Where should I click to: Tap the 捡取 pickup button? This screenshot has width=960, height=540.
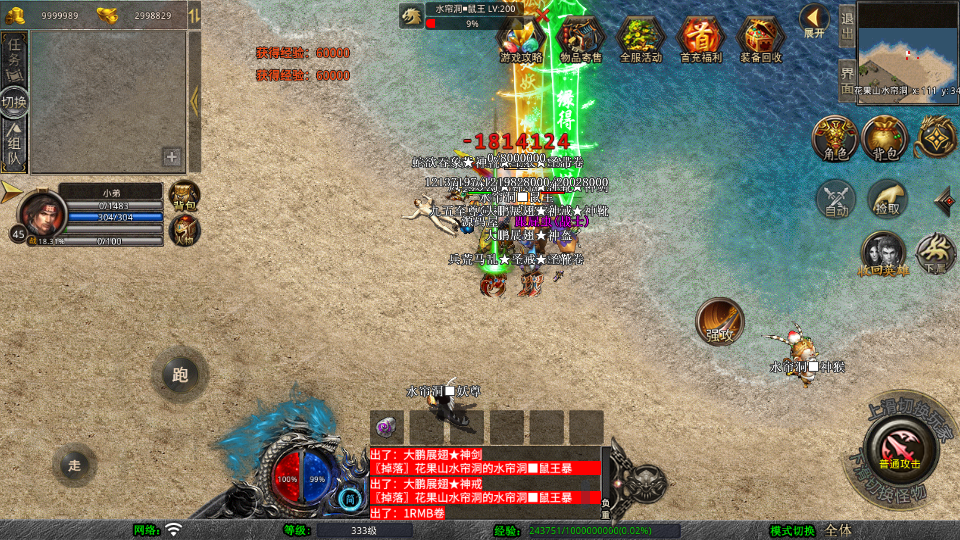point(886,199)
